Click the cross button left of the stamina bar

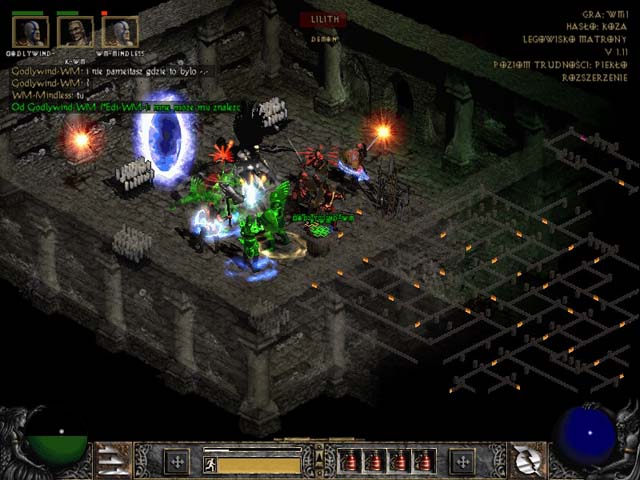tap(178, 462)
